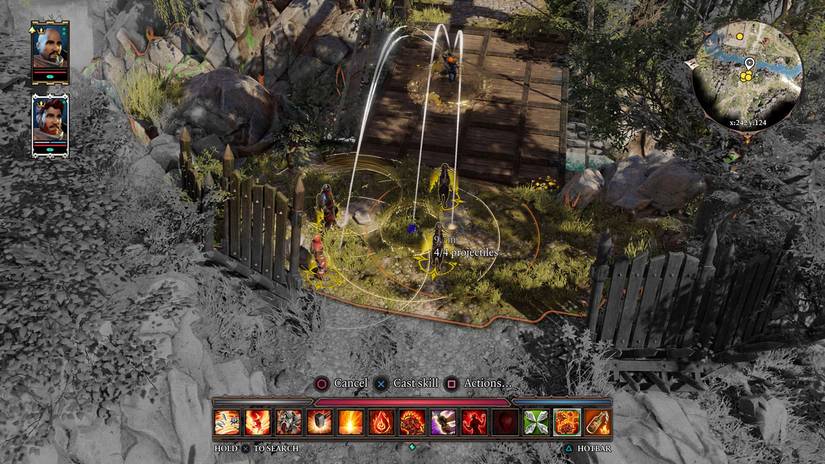Activate the red humanoid figure skill
The width and height of the screenshot is (825, 464).
tap(474, 422)
